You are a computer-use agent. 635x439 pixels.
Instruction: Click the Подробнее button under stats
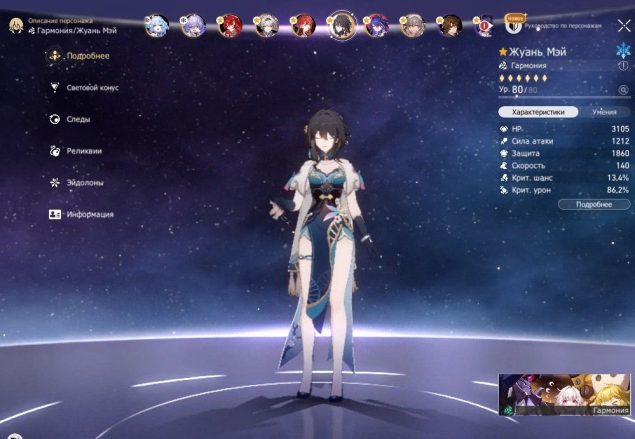point(594,204)
